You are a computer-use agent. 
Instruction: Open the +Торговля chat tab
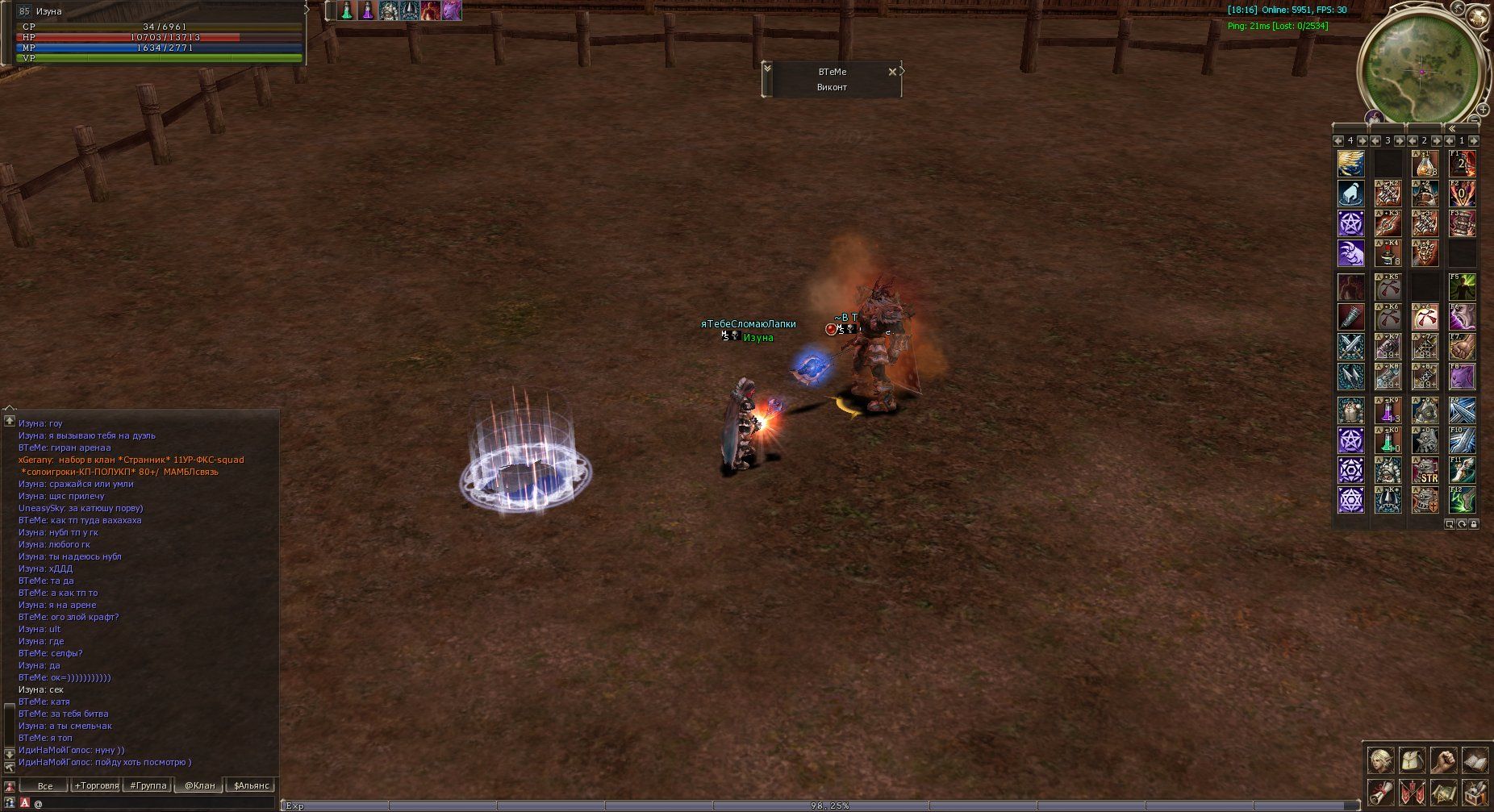coord(97,785)
